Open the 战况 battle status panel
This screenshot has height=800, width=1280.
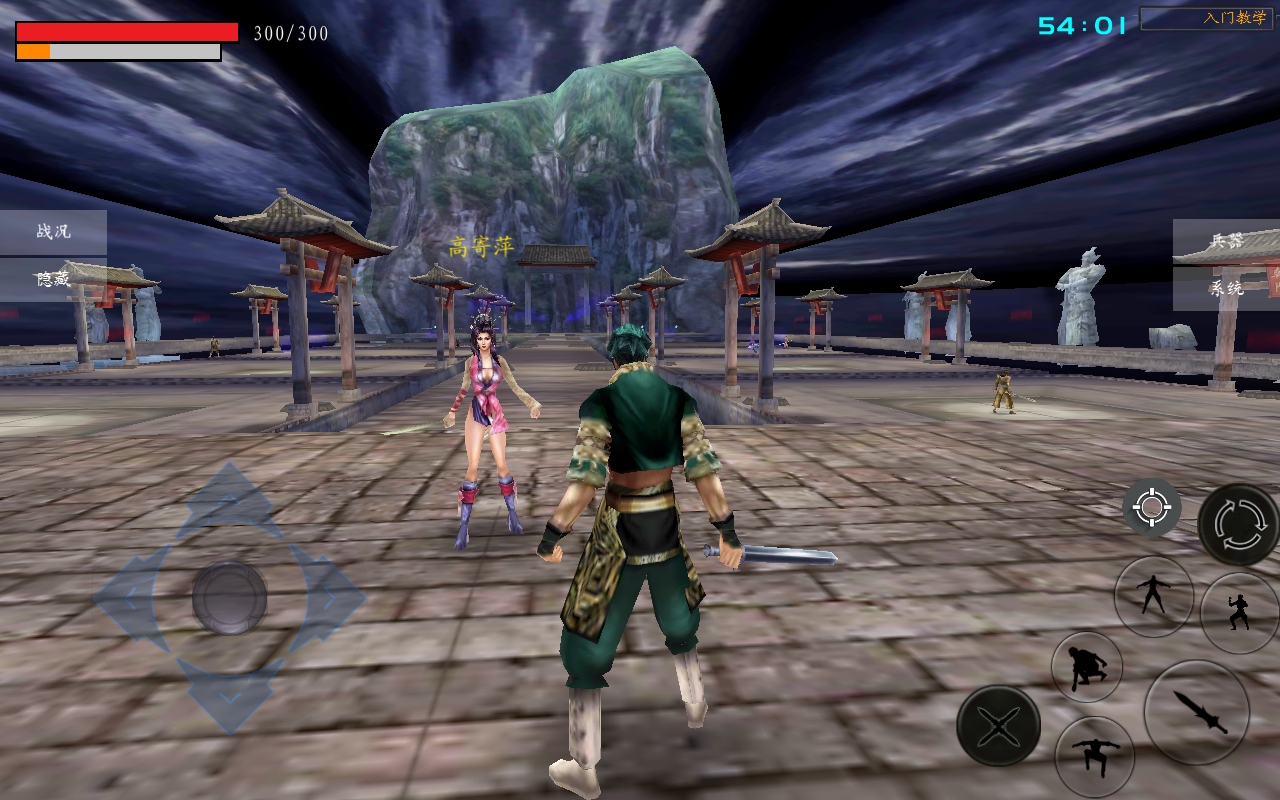point(53,232)
